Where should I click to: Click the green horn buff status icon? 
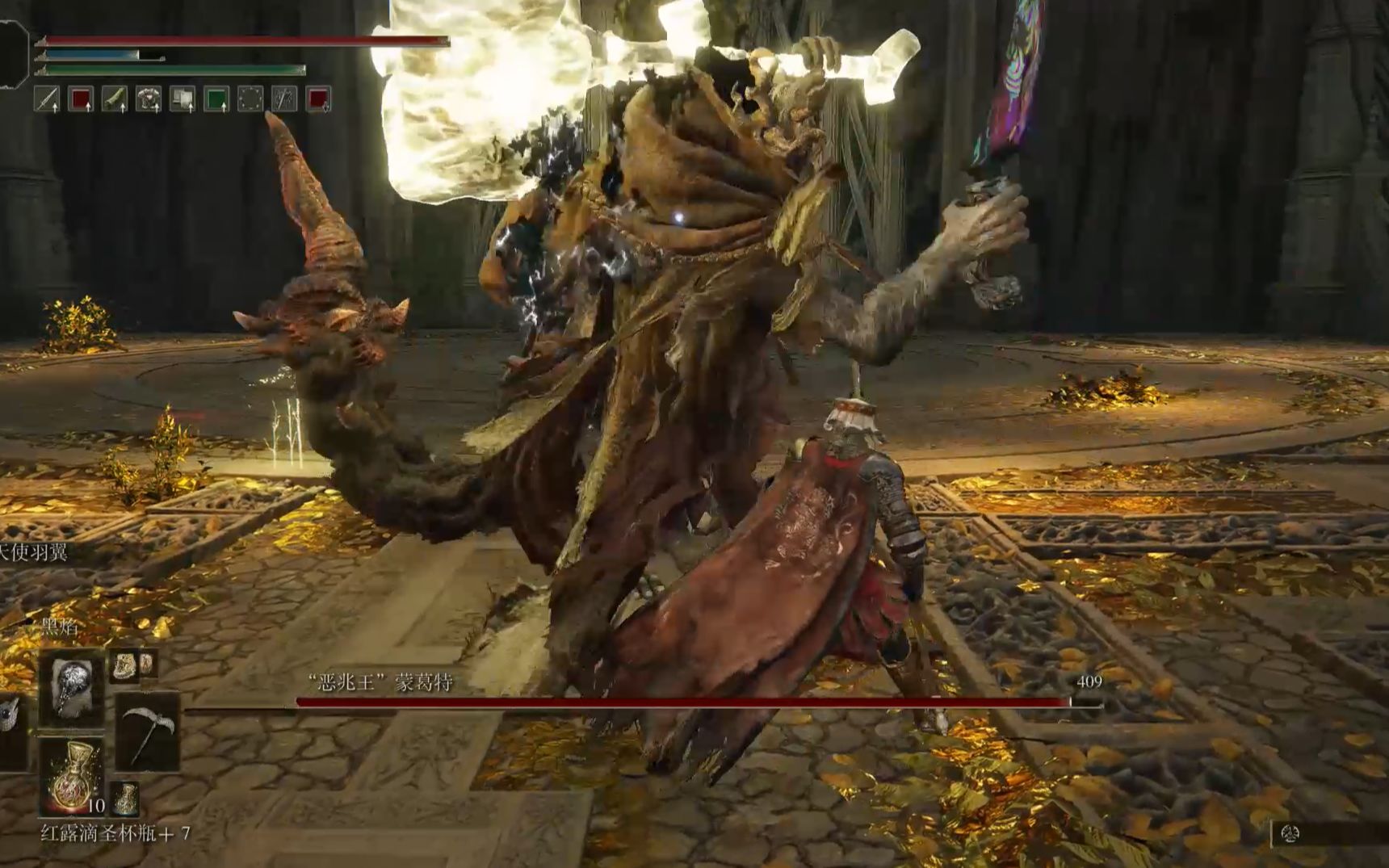tap(115, 99)
